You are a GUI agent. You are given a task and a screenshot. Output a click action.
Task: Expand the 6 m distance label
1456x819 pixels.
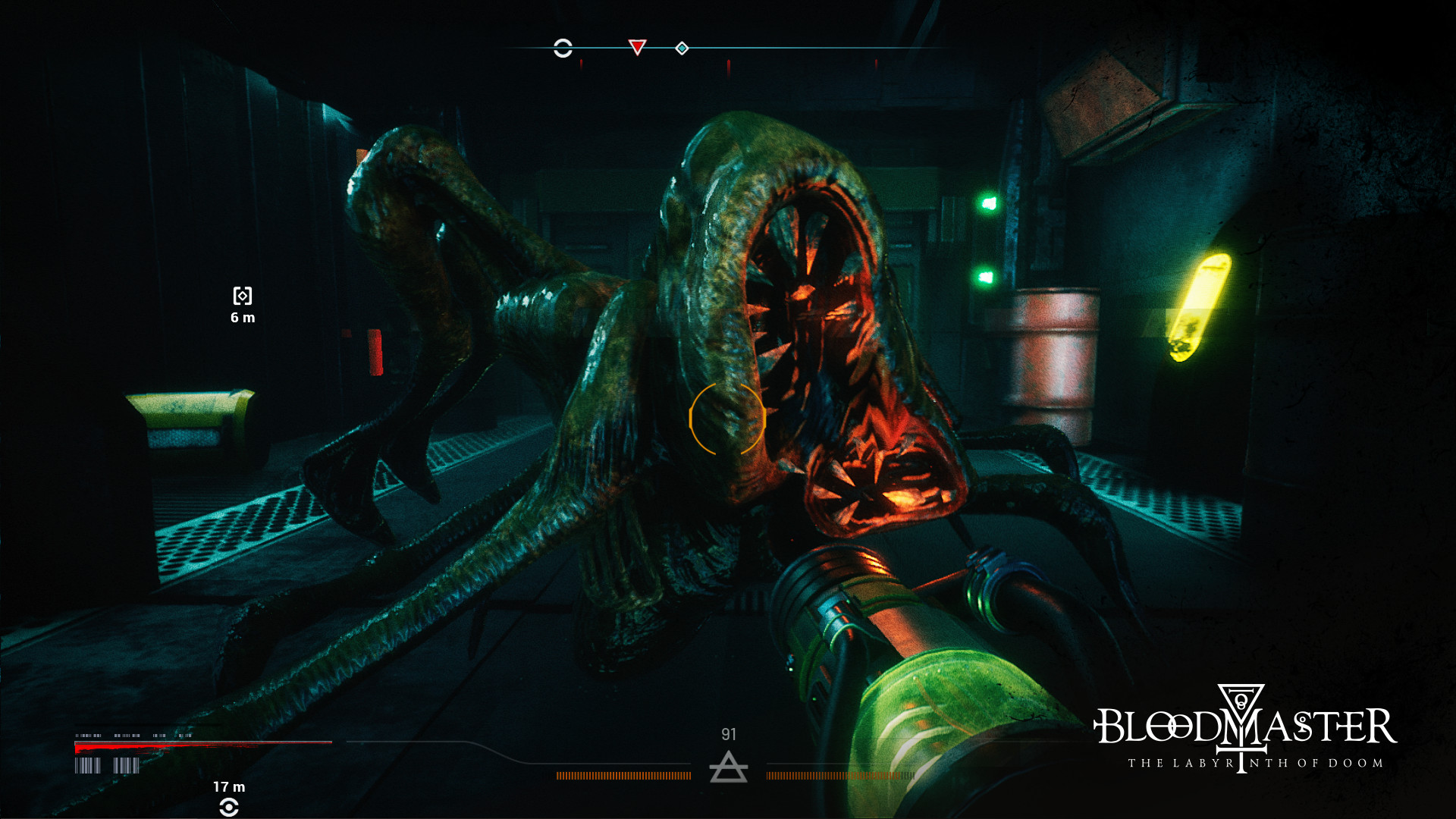242,317
